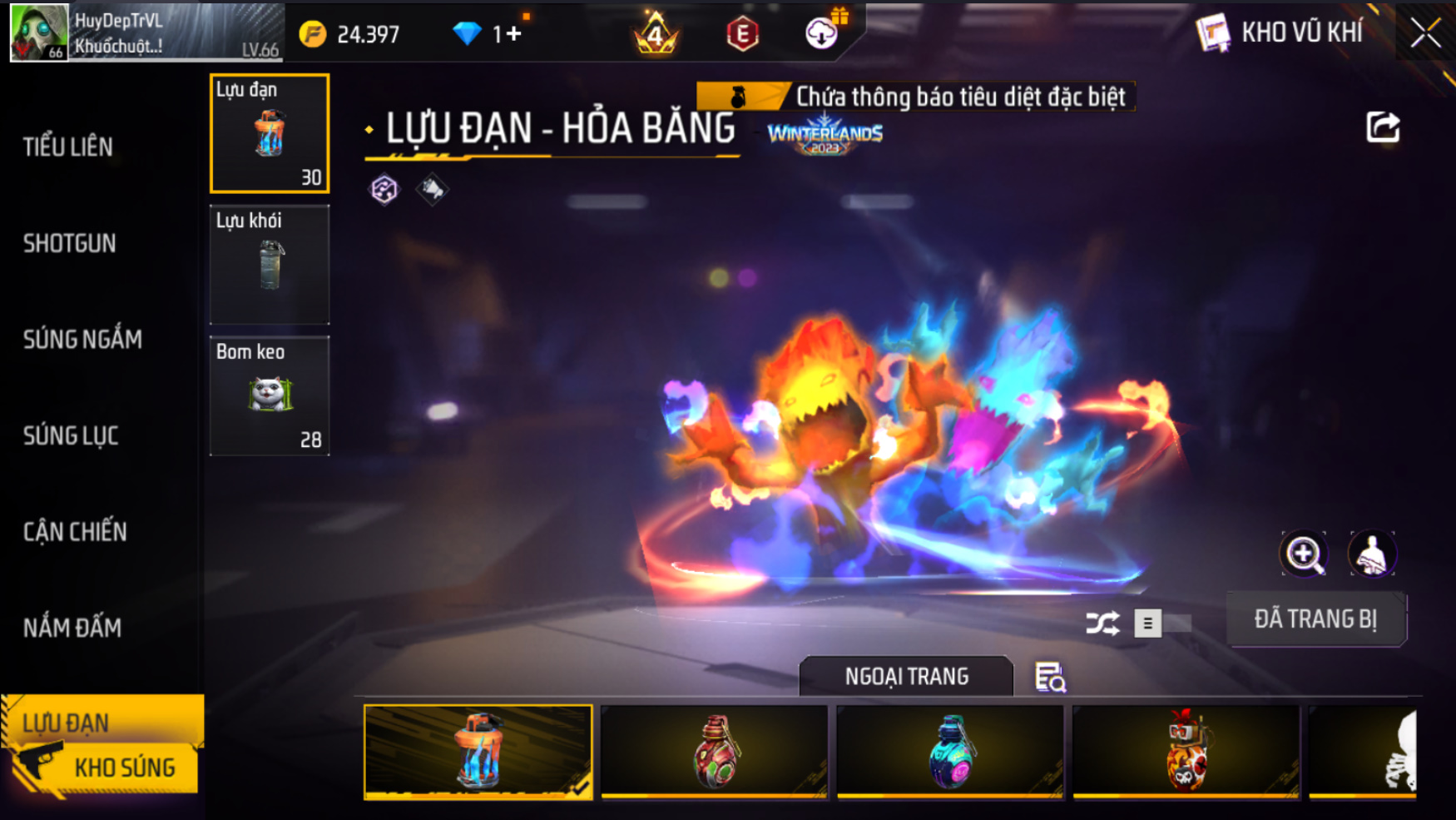
Task: Choose the Bom keo cat skin slot
Action: click(270, 395)
